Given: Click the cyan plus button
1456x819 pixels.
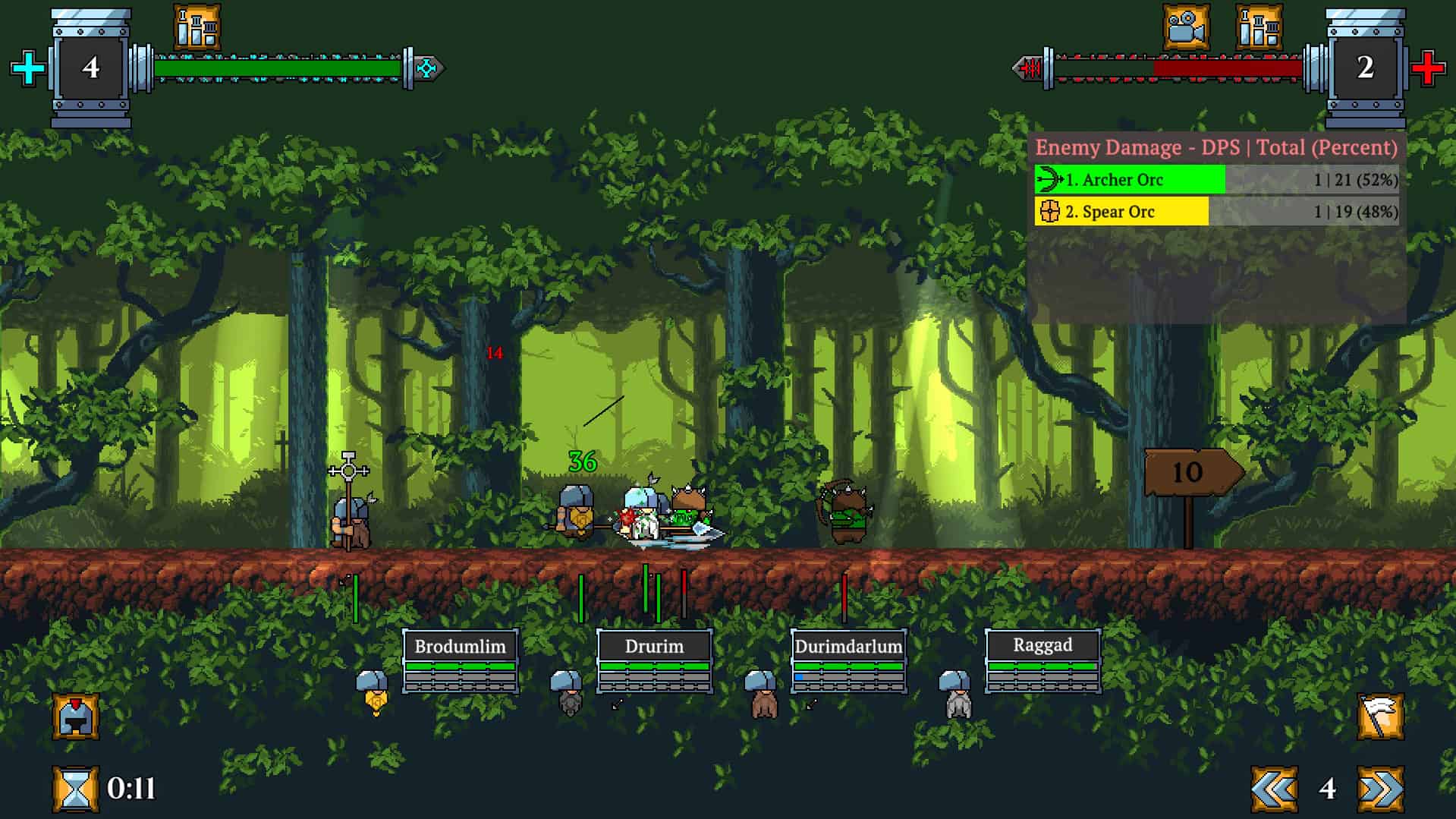Looking at the screenshot, I should 28,68.
